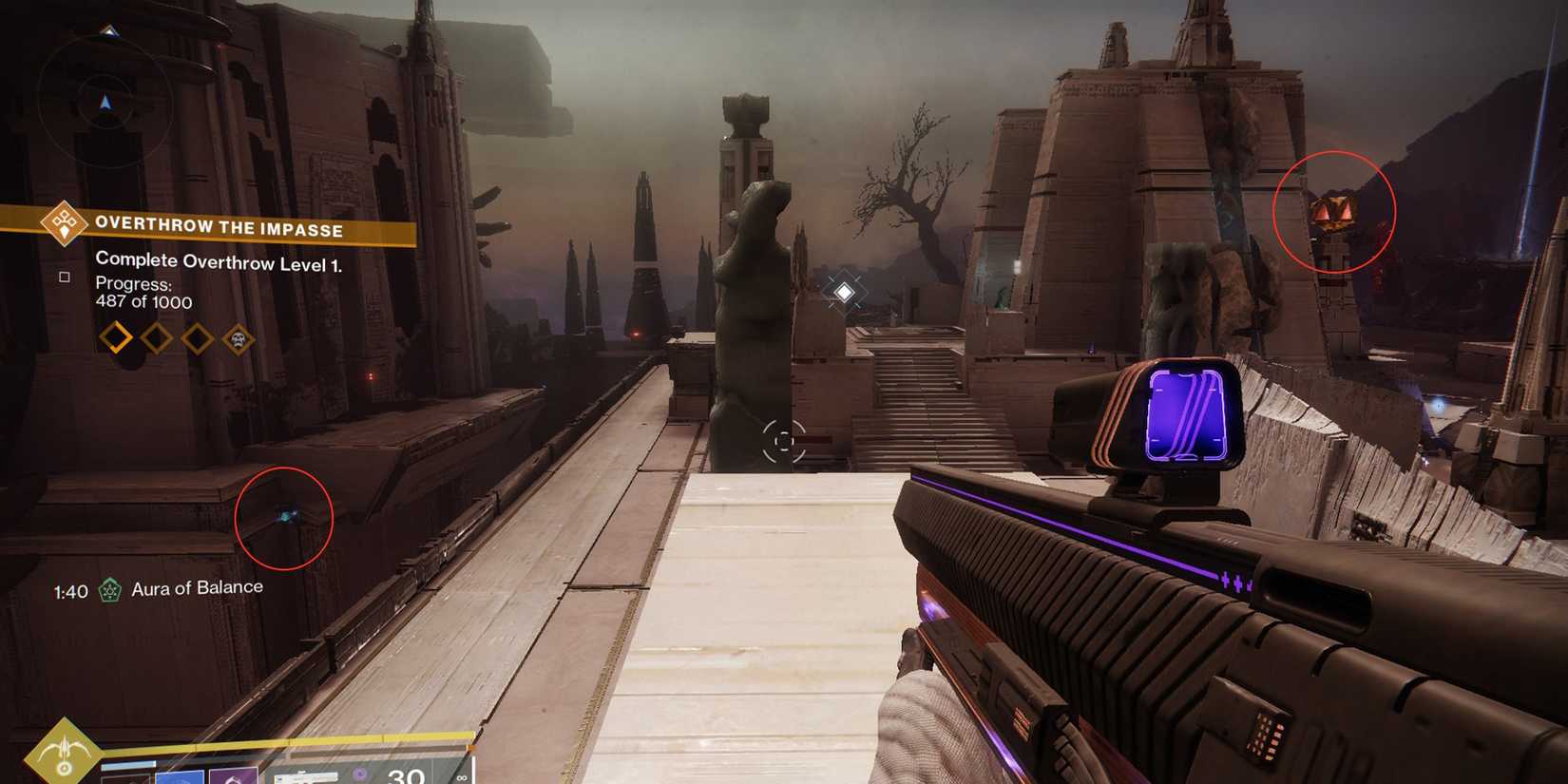Click the second empty Overthrow diamond pip
The image size is (1568, 784).
(155, 336)
